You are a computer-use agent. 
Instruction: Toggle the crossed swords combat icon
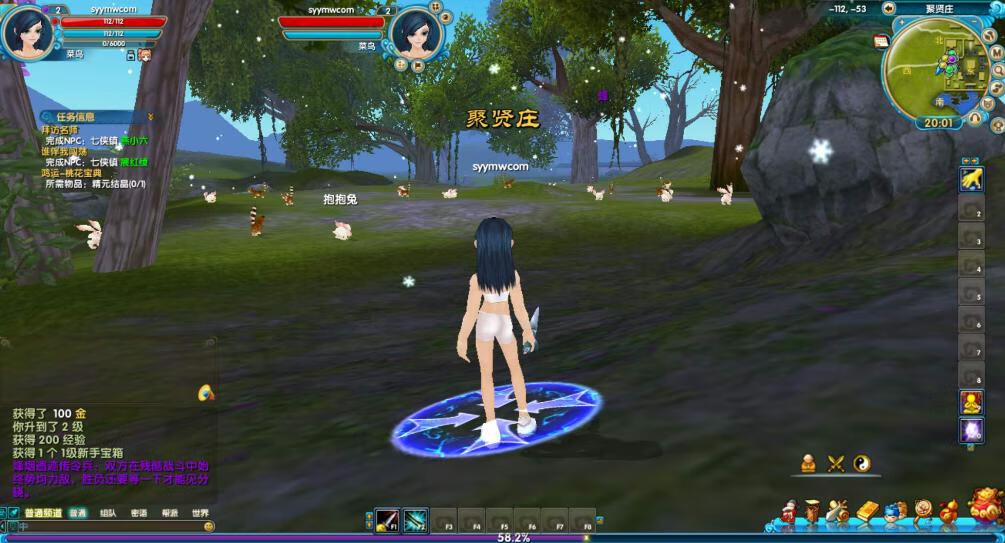pyautogui.click(x=836, y=463)
